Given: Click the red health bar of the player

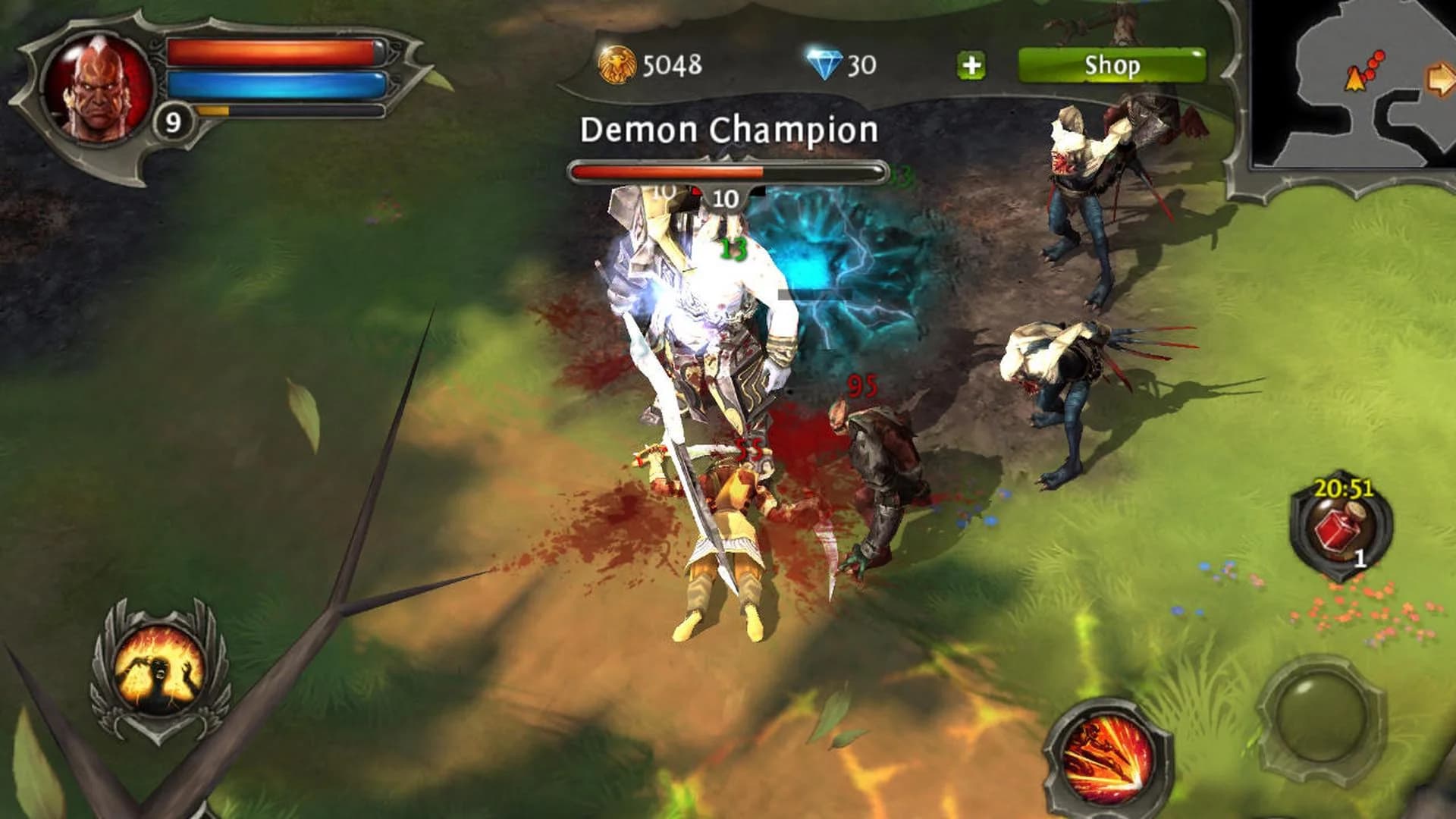Looking at the screenshot, I should 277,52.
